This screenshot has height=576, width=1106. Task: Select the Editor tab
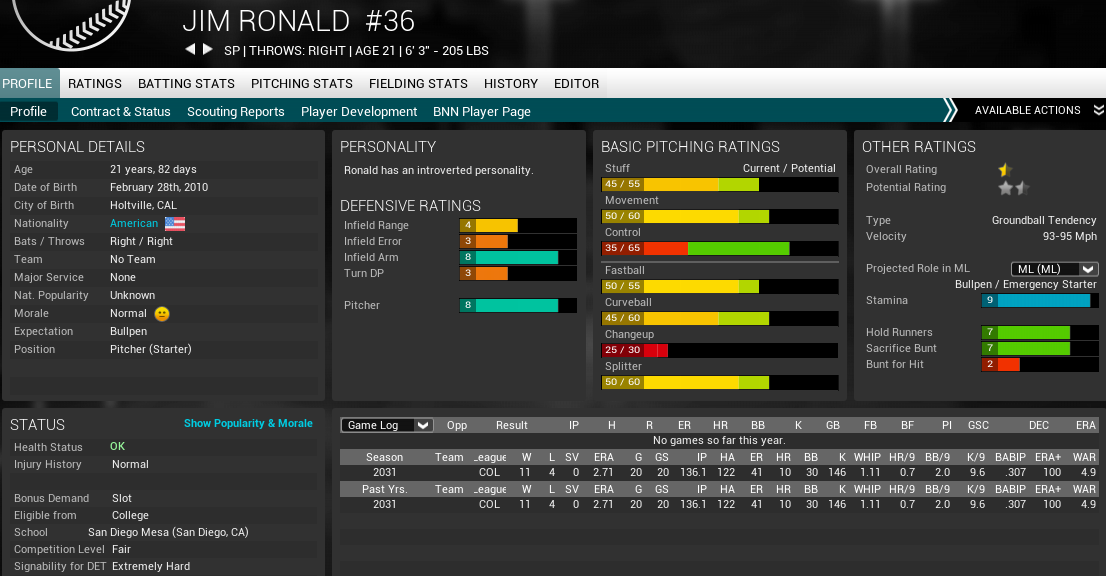[x=577, y=84]
